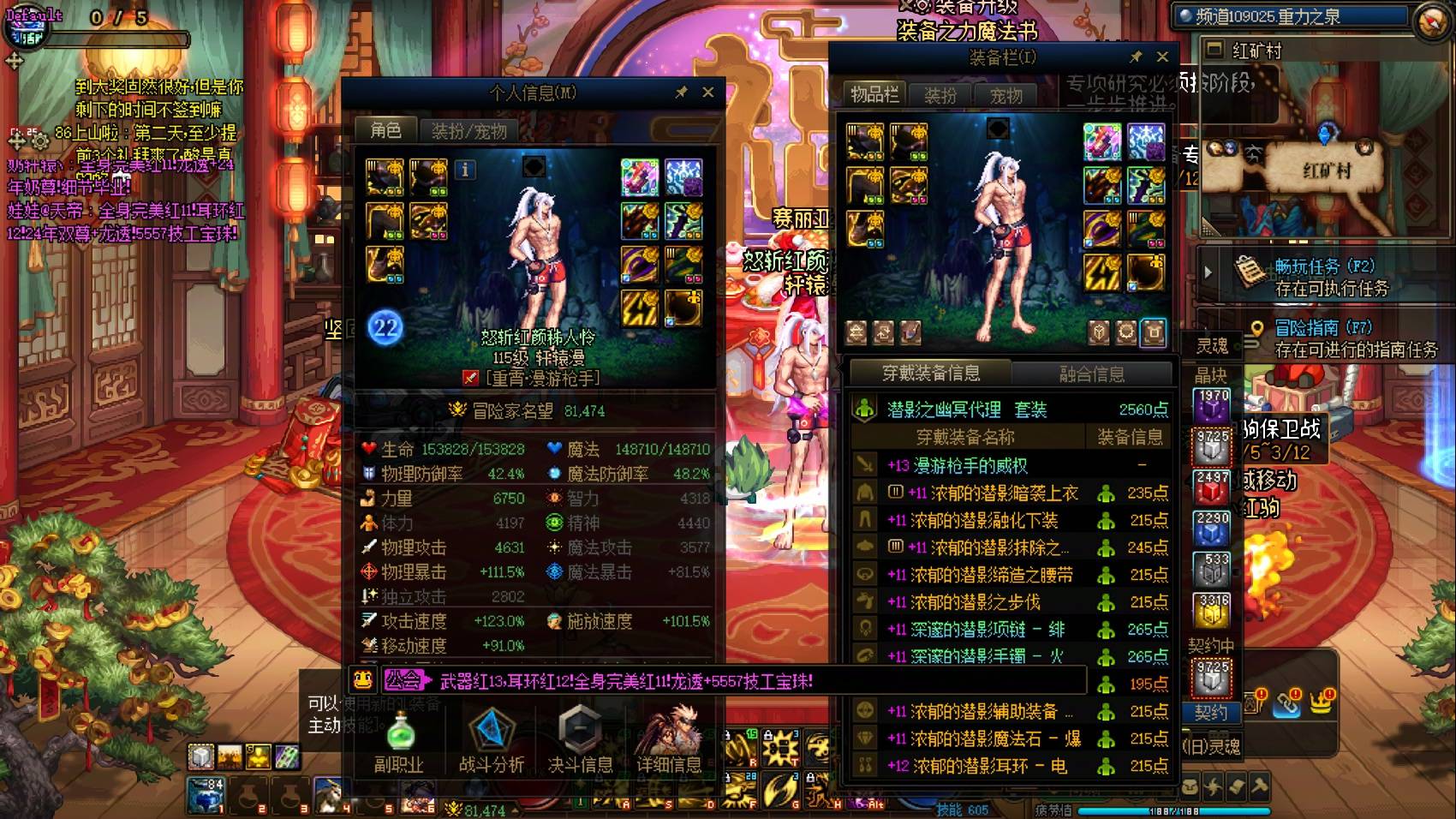This screenshot has height=819, width=1456.
Task: Expand the fame arrow next to 81,474
Action: point(515,810)
